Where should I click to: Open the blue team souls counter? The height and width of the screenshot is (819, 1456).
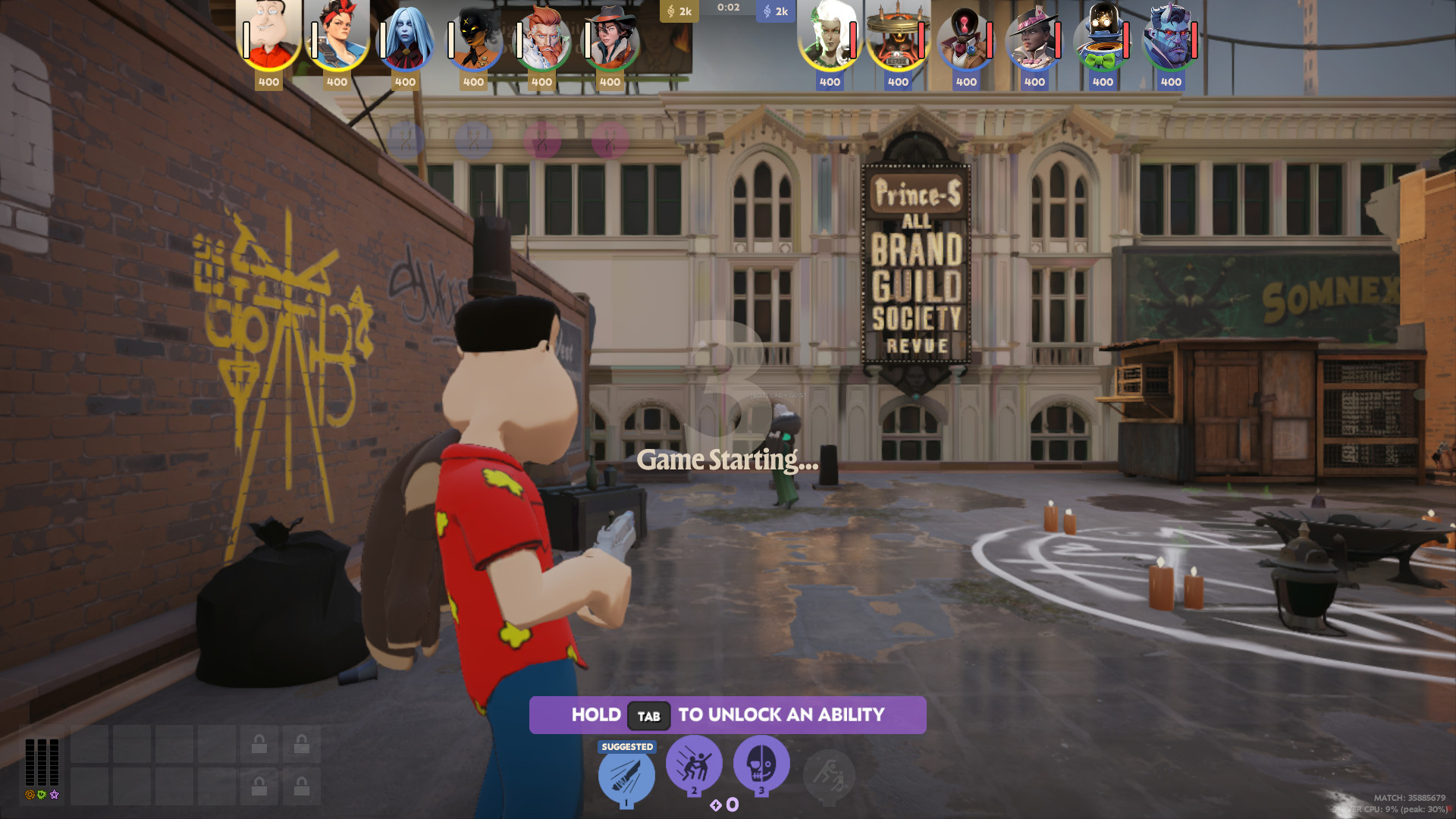pyautogui.click(x=775, y=11)
